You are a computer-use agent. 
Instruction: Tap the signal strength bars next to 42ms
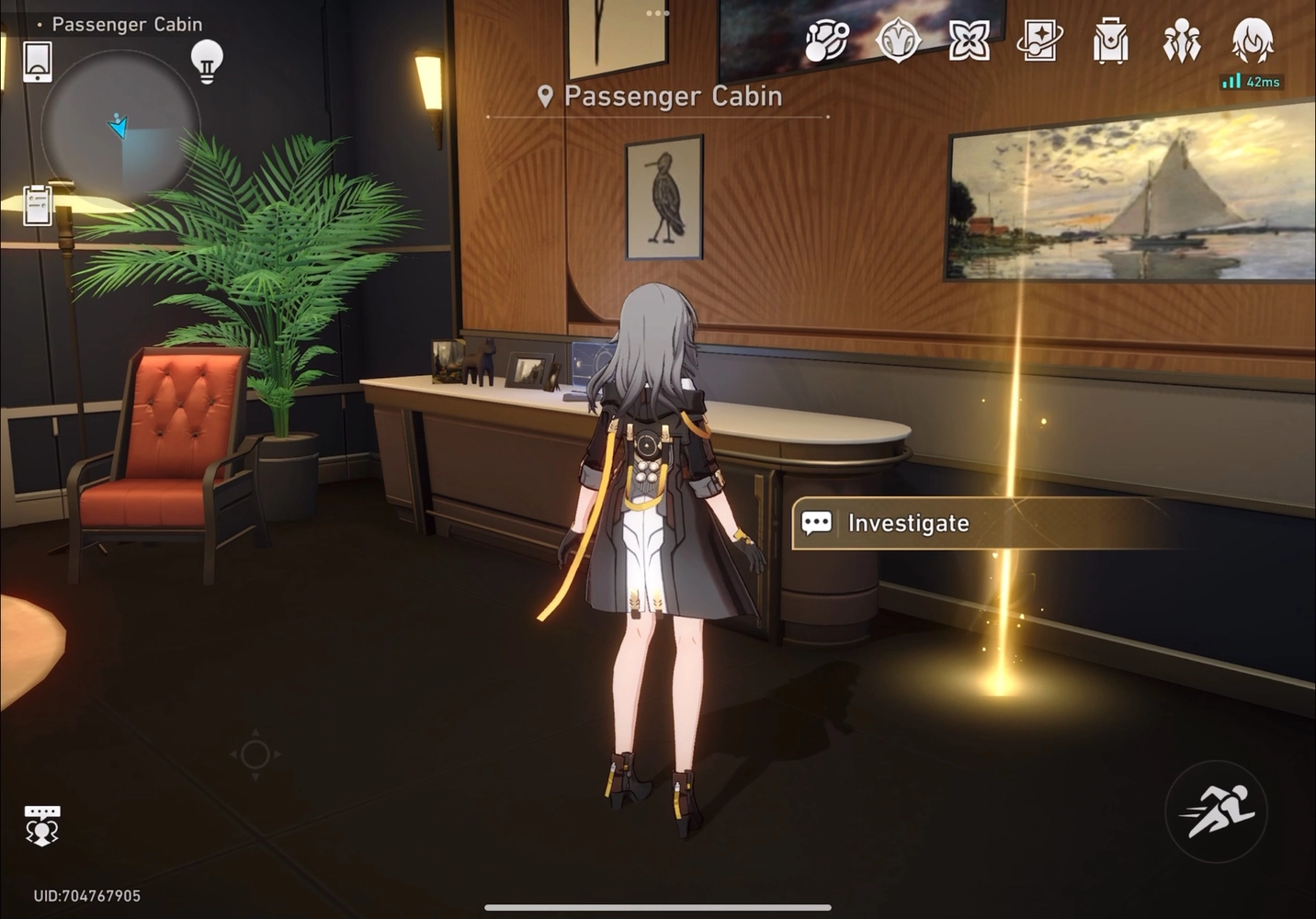tap(1230, 81)
